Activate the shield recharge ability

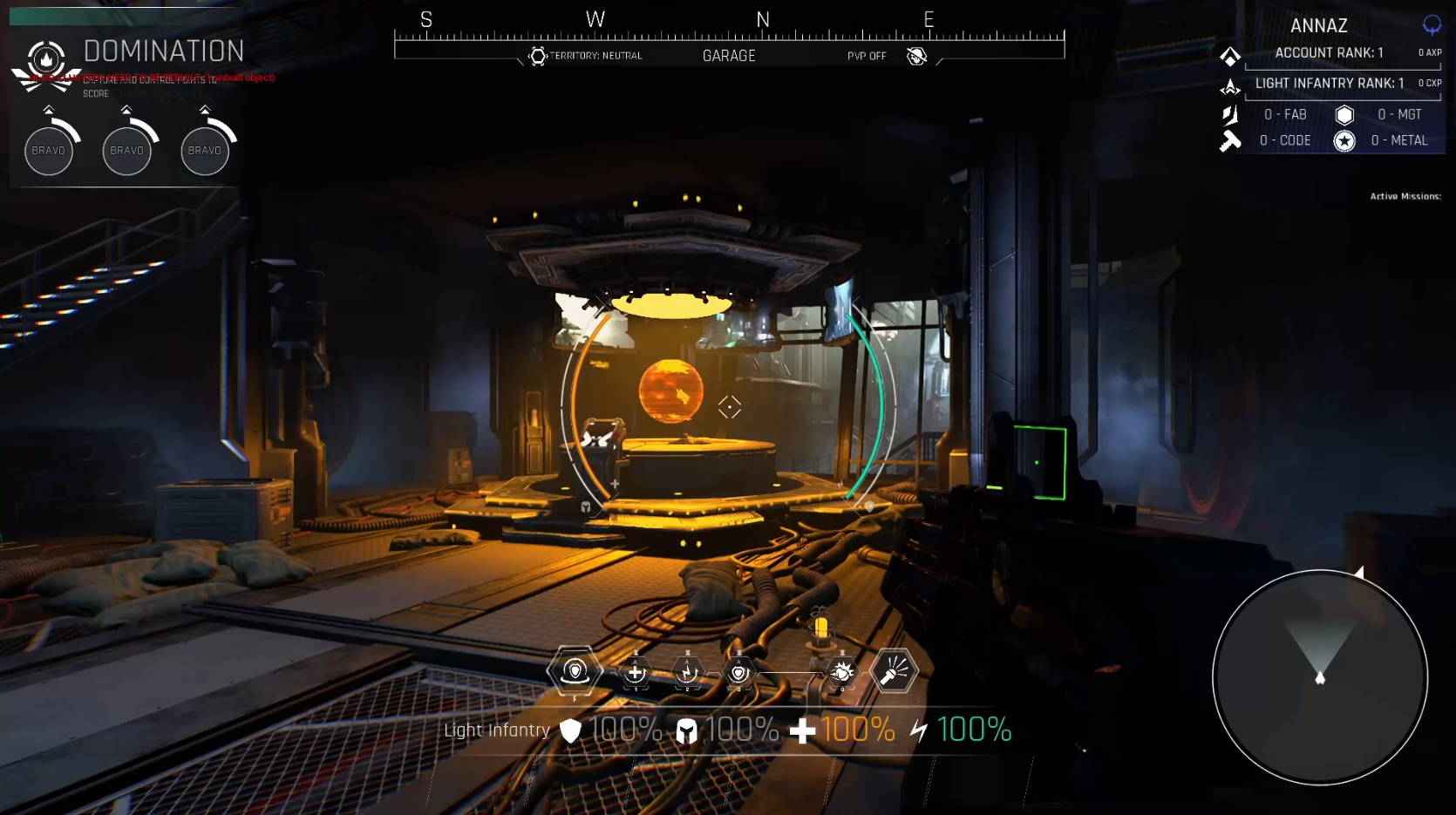click(x=739, y=672)
